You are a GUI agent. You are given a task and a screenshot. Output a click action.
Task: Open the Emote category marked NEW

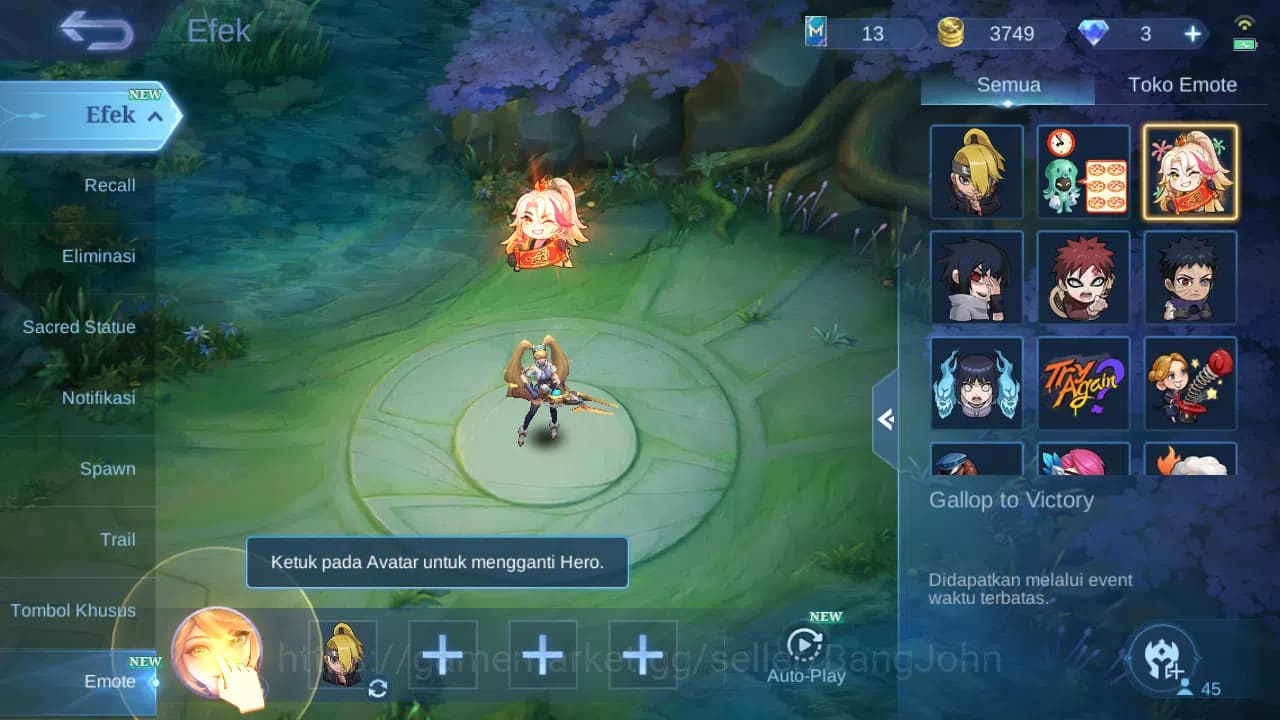click(x=110, y=681)
